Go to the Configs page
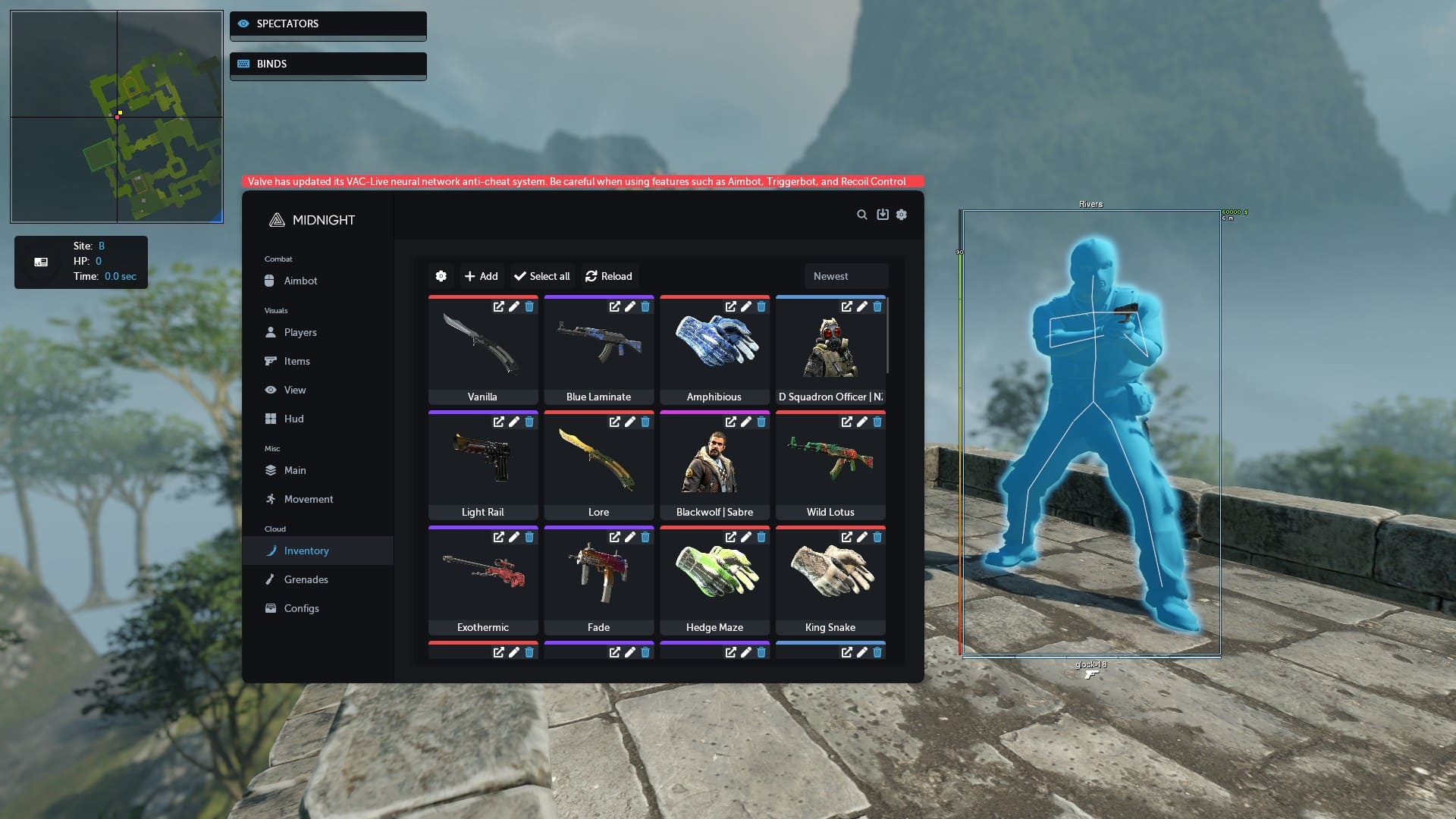1456x819 pixels. [301, 608]
